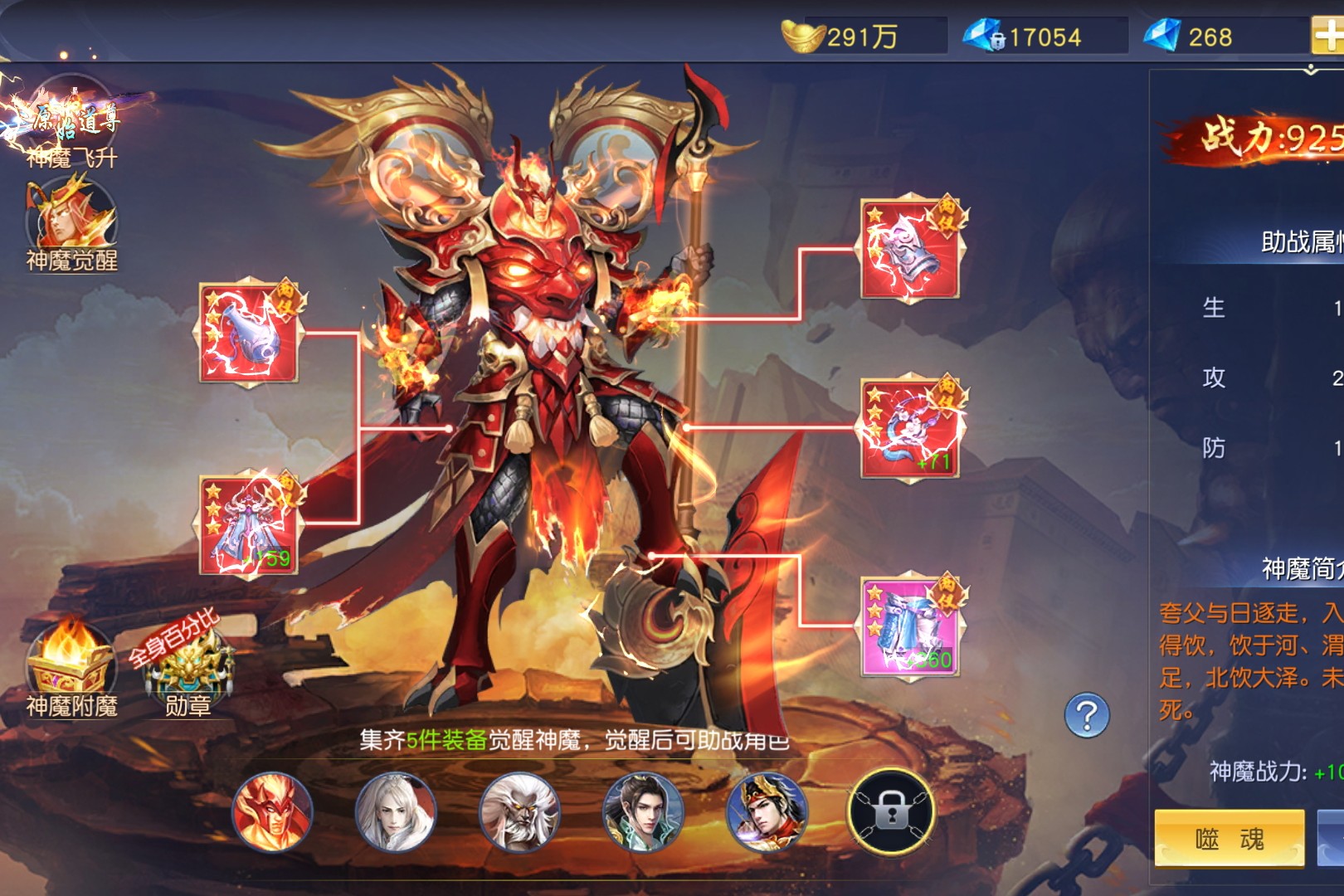Tap the gold plus button beside diamonds
Image resolution: width=1344 pixels, height=896 pixels.
(1328, 37)
